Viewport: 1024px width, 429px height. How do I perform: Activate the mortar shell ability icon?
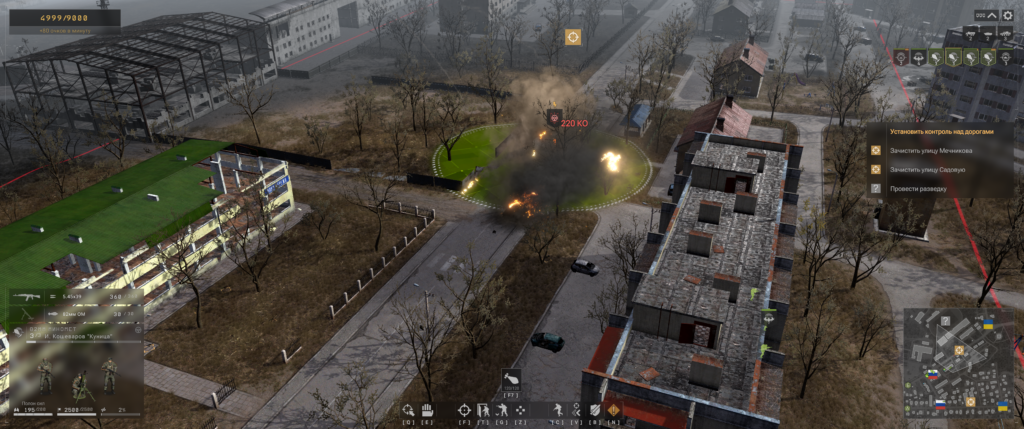[510, 380]
